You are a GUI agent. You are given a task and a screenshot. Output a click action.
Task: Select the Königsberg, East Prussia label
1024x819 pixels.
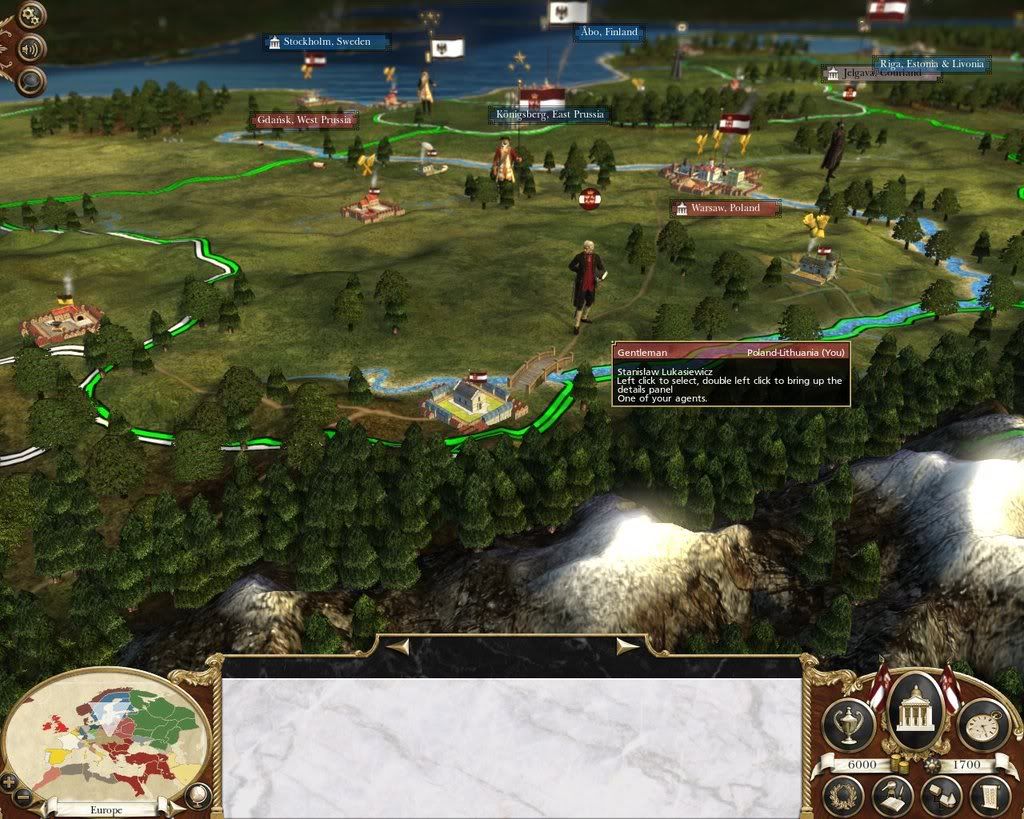tap(550, 114)
